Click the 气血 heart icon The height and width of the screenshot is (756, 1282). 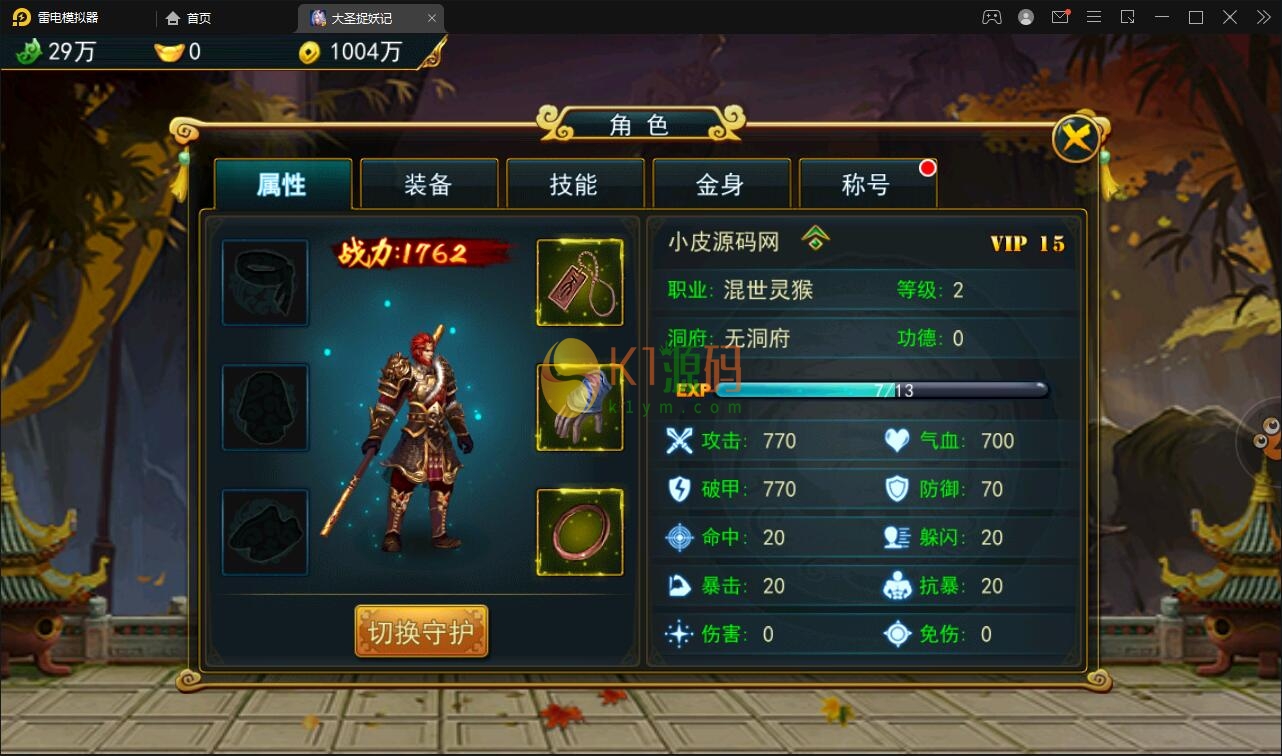[898, 440]
